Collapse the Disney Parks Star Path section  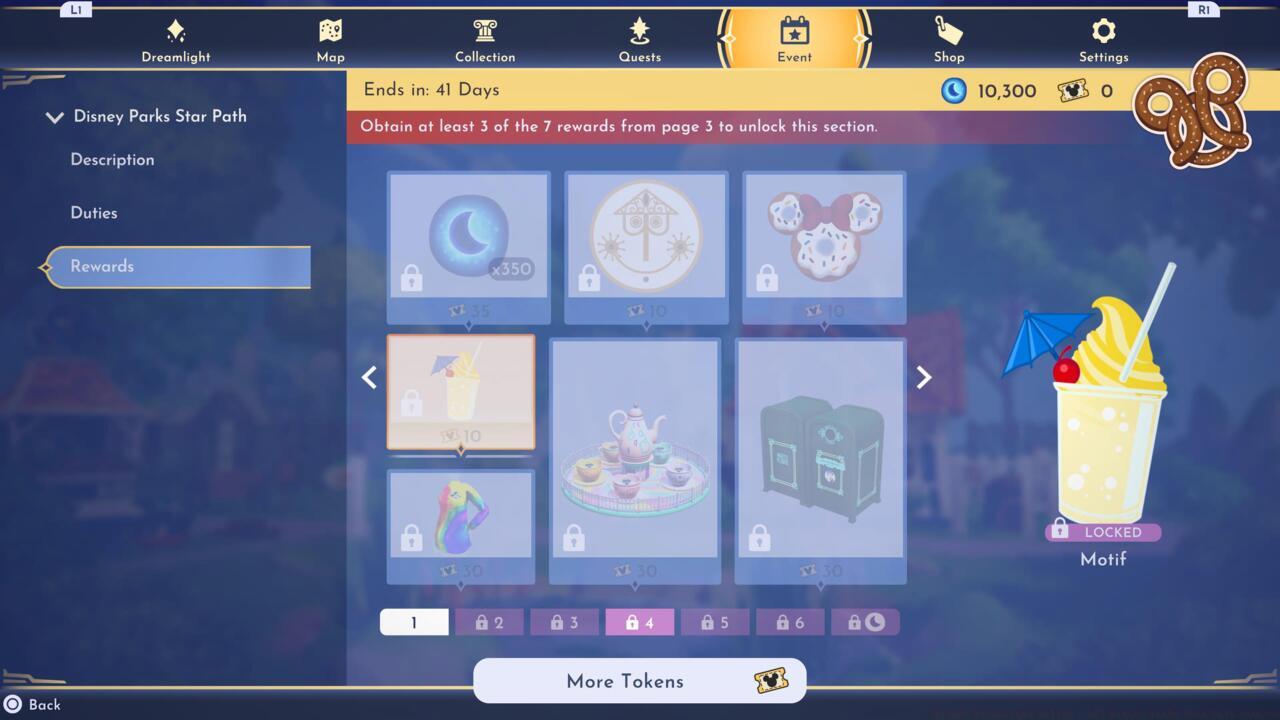coord(55,116)
